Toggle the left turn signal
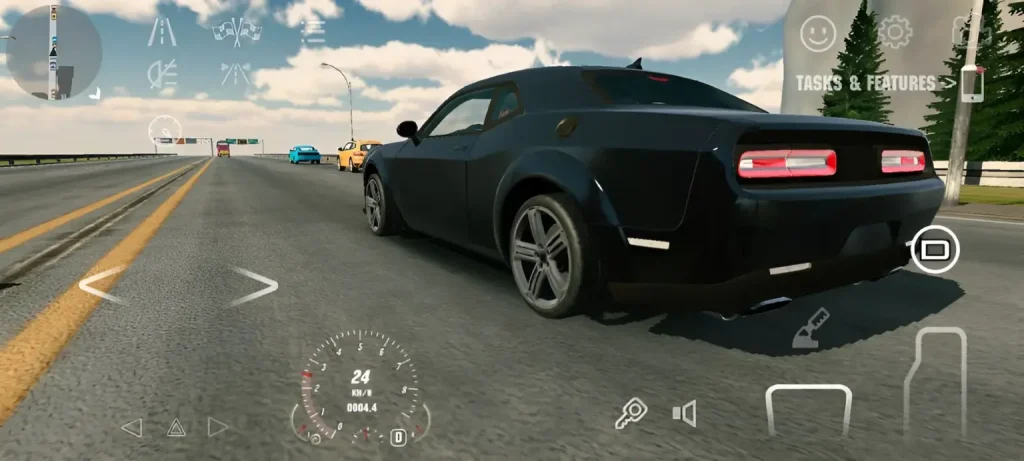The image size is (1024, 461). click(131, 428)
